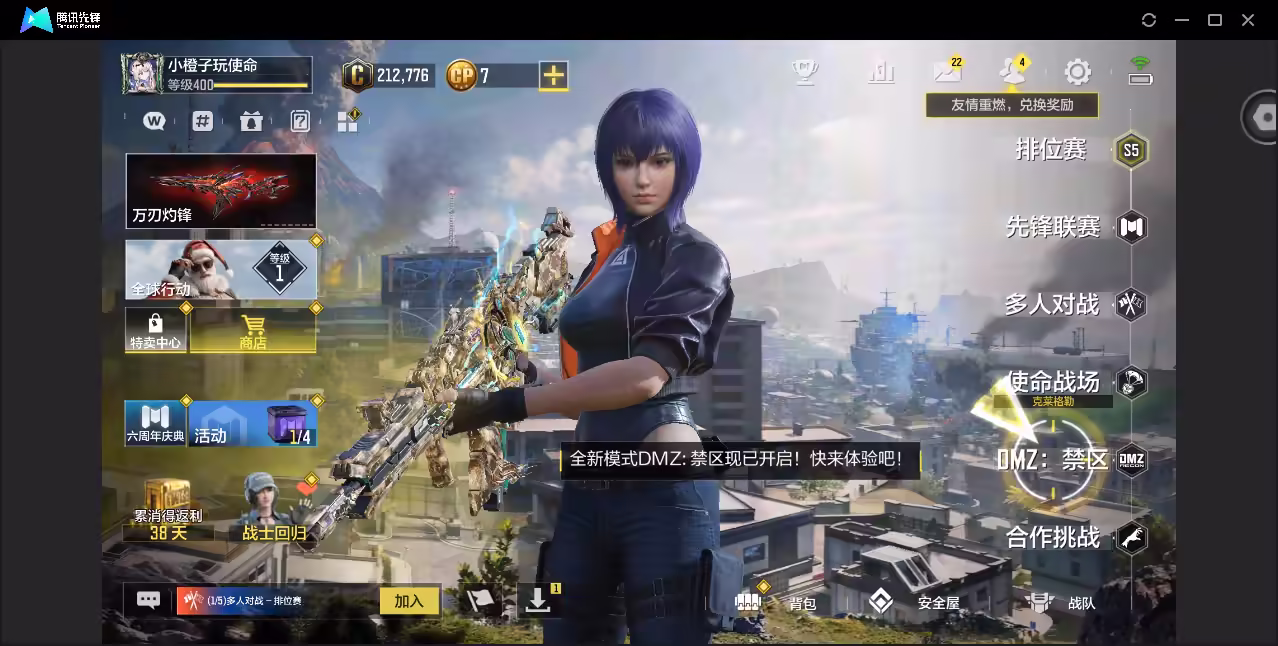Select the 先锋联赛 league mode
This screenshot has width=1278, height=646.
[1053, 227]
